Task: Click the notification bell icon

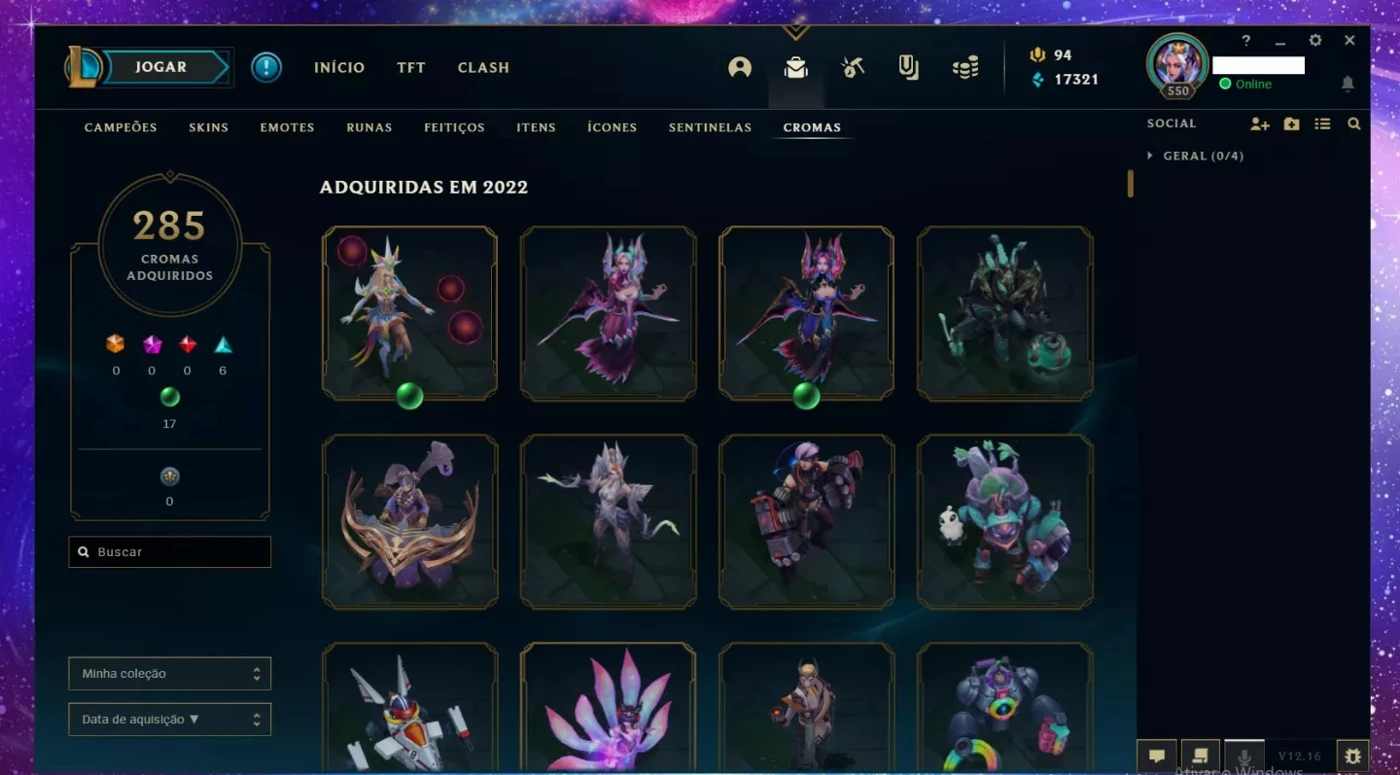Action: tap(1349, 85)
